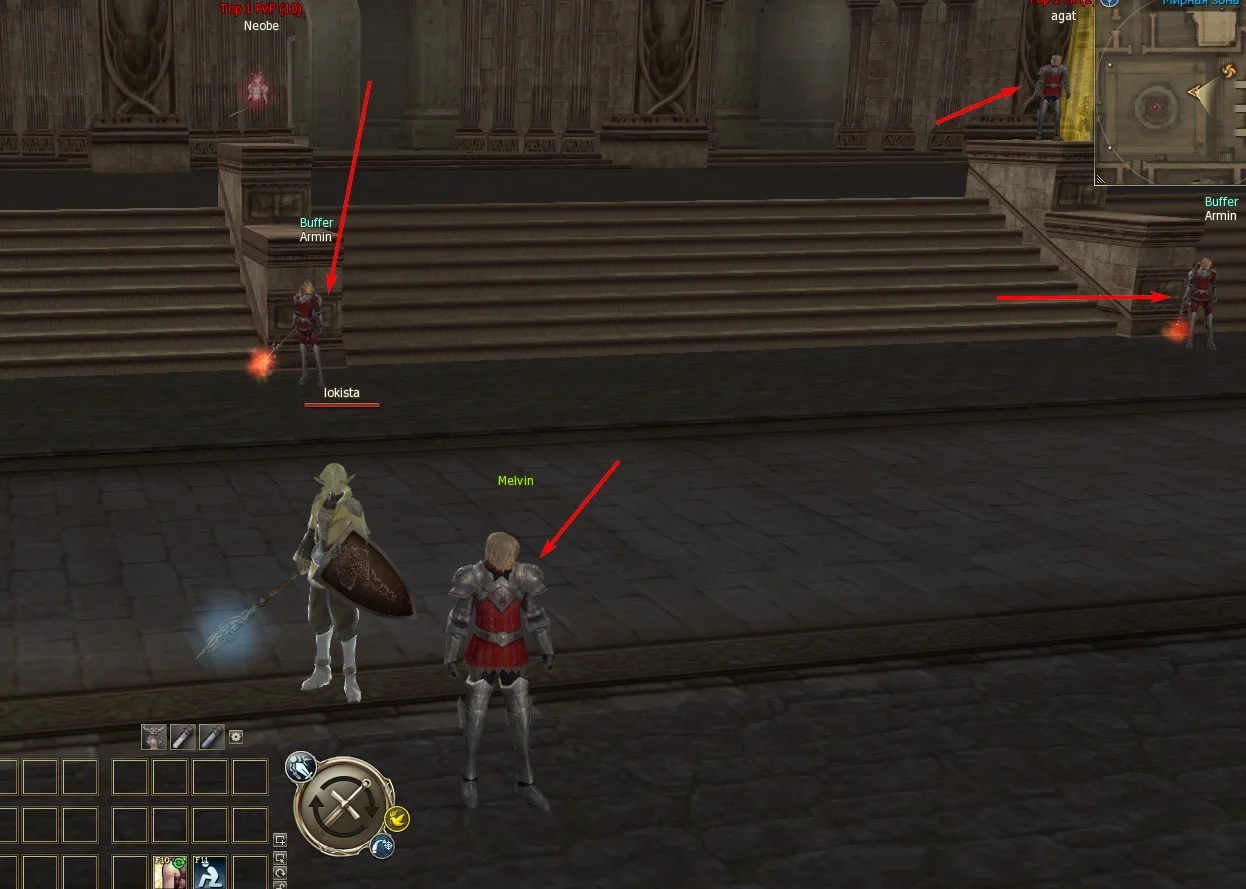1246x889 pixels.
Task: Toggle the crossed-sword auto-attack wheel
Action: (x=343, y=806)
